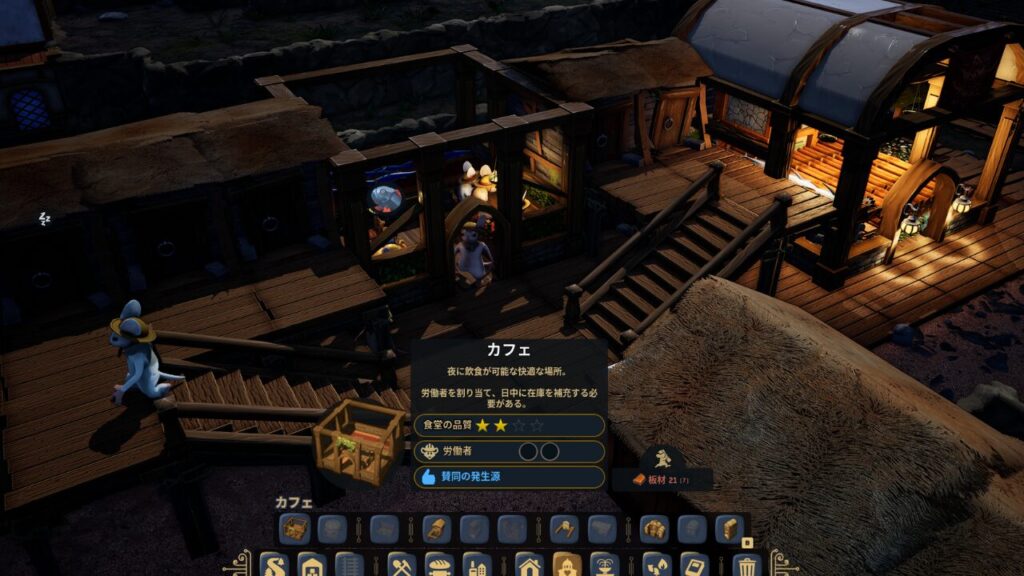Open the house housing category
This screenshot has width=1024, height=576.
[530, 565]
